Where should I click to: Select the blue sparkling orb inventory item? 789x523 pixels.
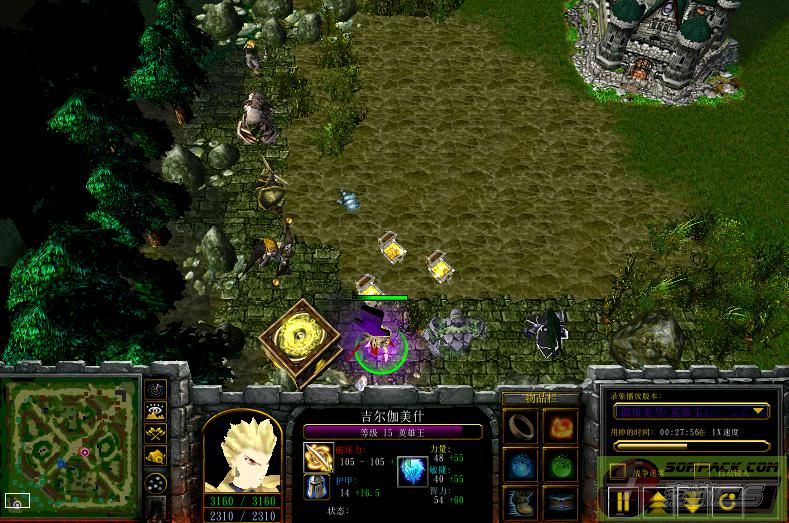[x=521, y=465]
